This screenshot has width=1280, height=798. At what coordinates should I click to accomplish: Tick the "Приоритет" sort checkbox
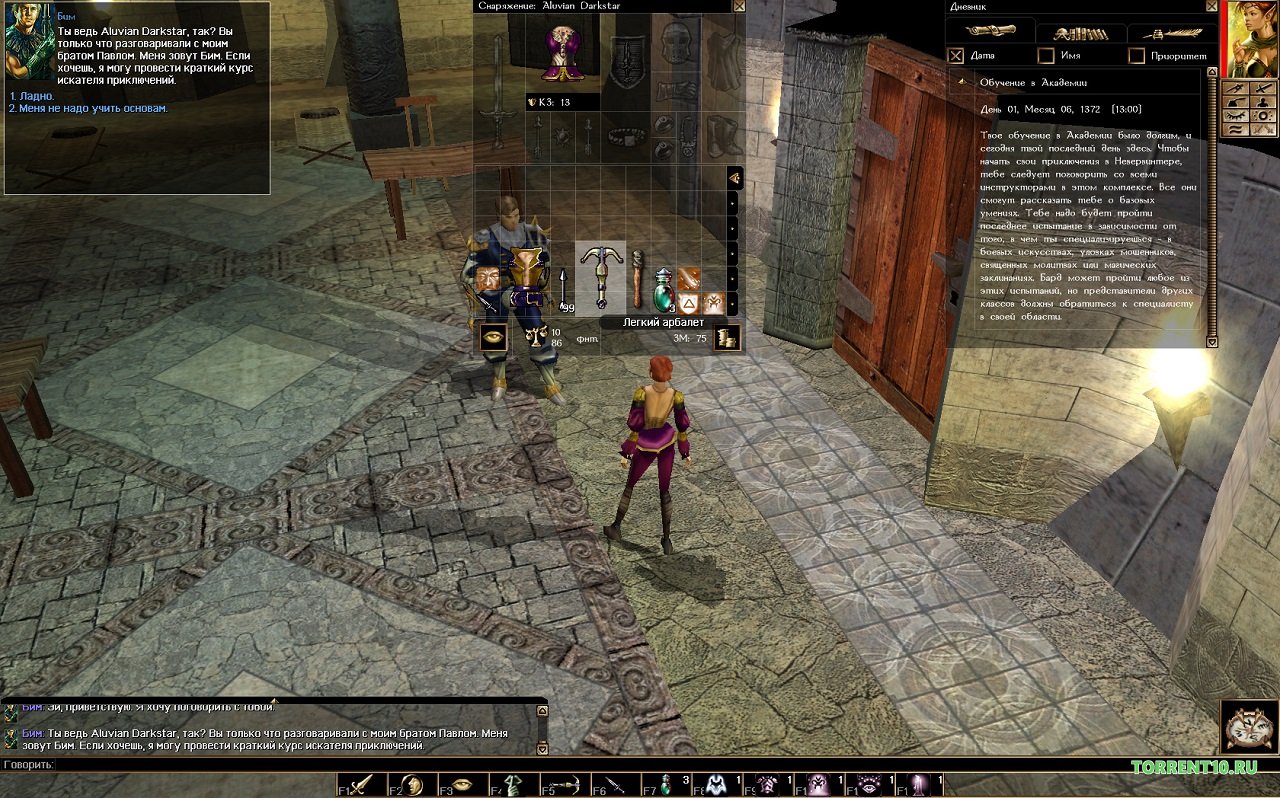click(1136, 56)
